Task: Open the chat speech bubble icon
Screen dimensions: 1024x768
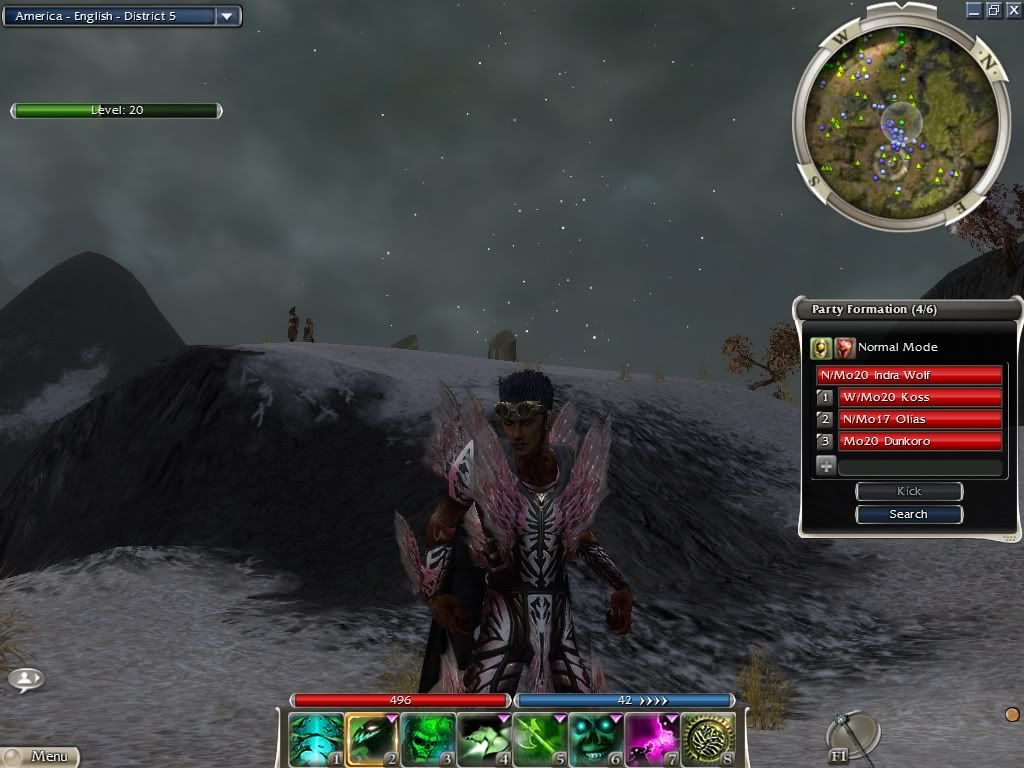Action: tap(25, 680)
